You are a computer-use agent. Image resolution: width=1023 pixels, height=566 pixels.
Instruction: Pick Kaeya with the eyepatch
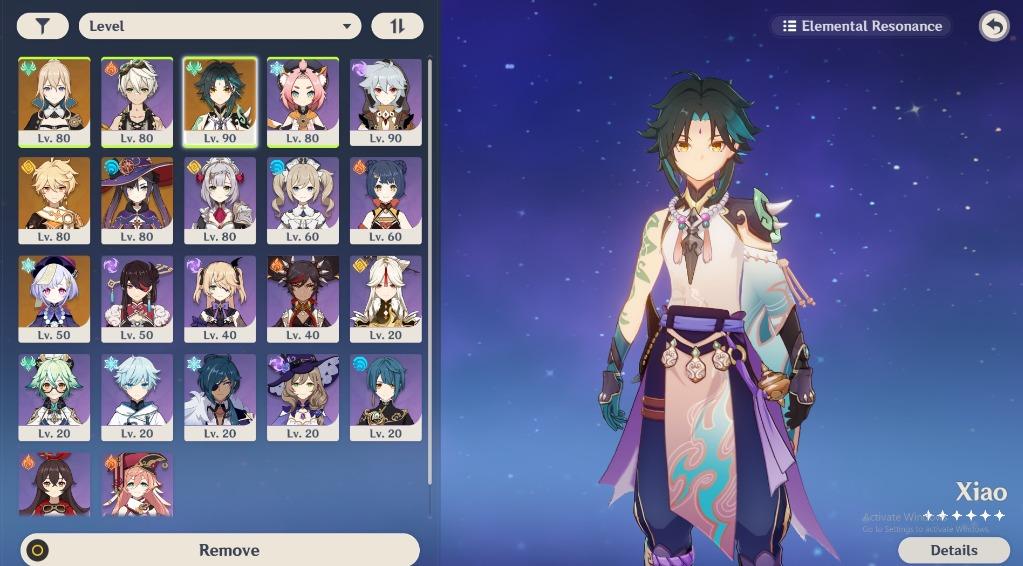tap(220, 396)
